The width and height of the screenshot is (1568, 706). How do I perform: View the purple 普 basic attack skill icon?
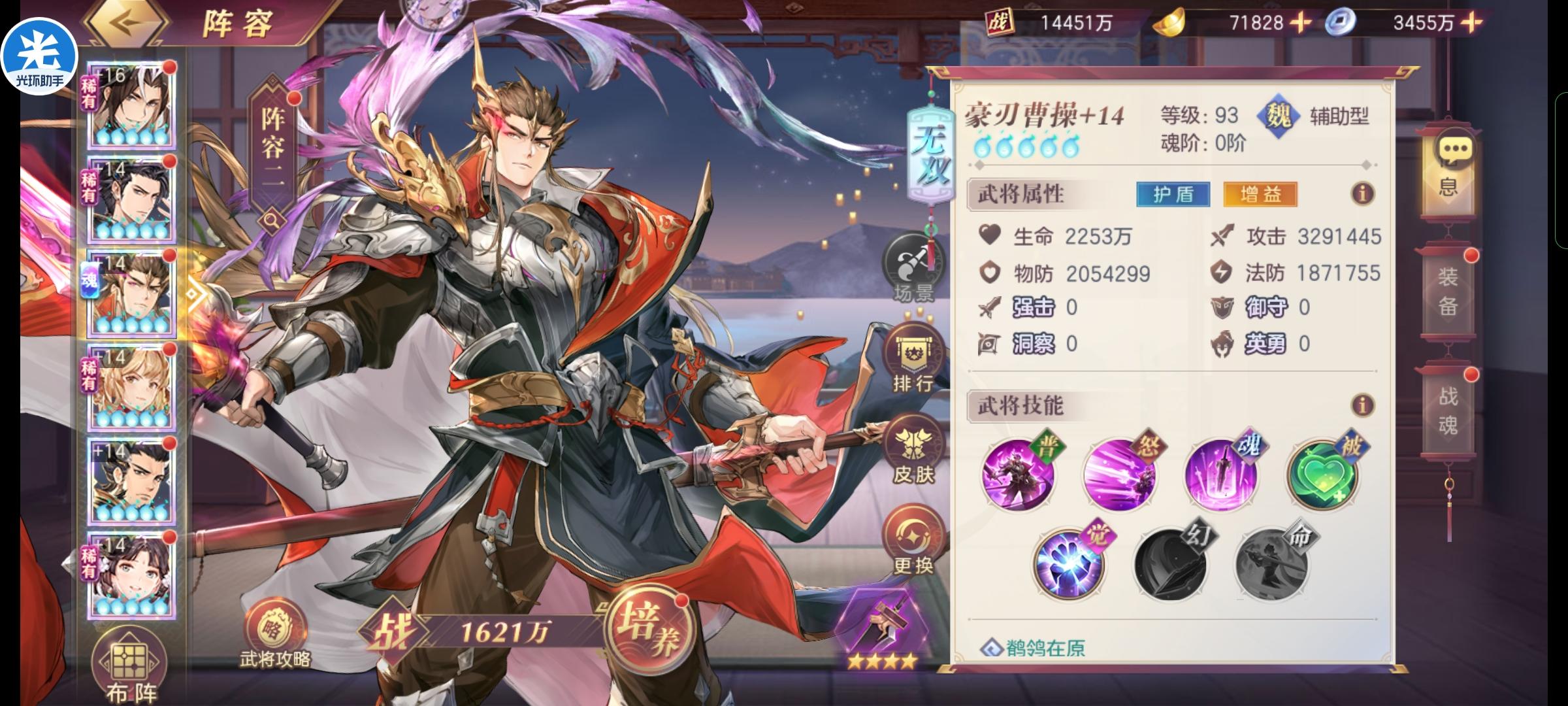coord(1021,475)
